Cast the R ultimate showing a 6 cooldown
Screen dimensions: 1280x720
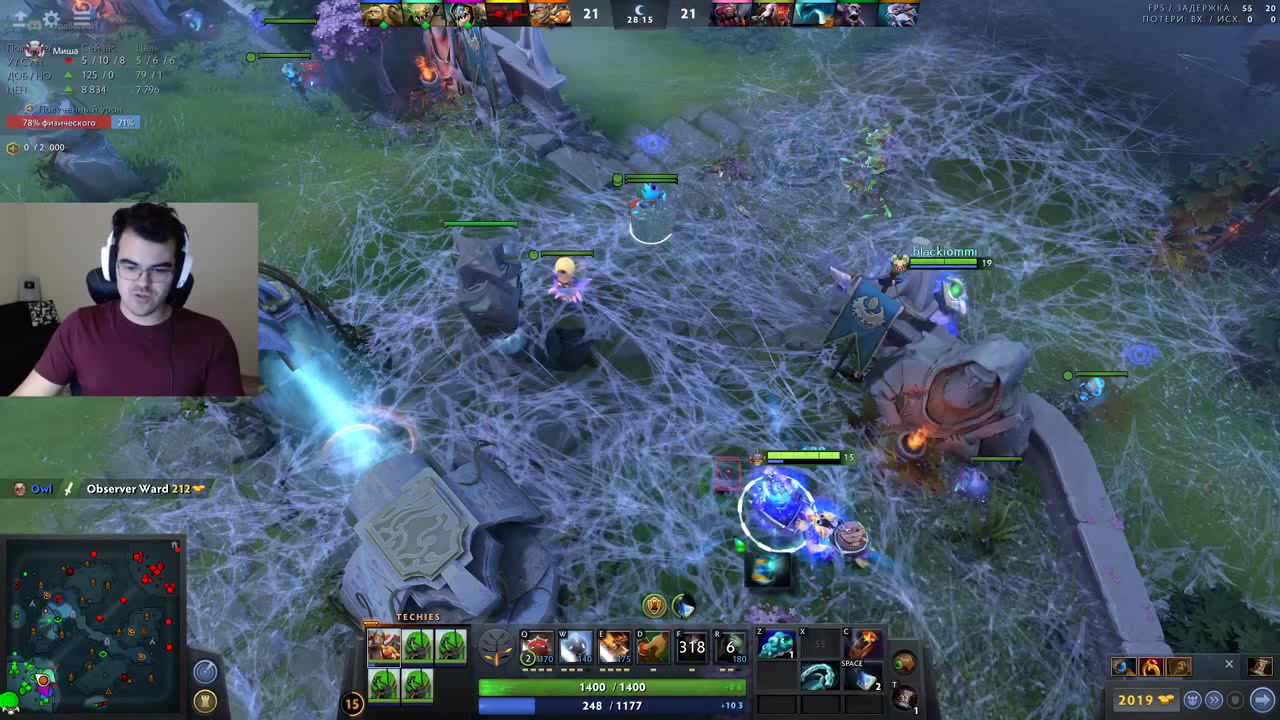730,647
